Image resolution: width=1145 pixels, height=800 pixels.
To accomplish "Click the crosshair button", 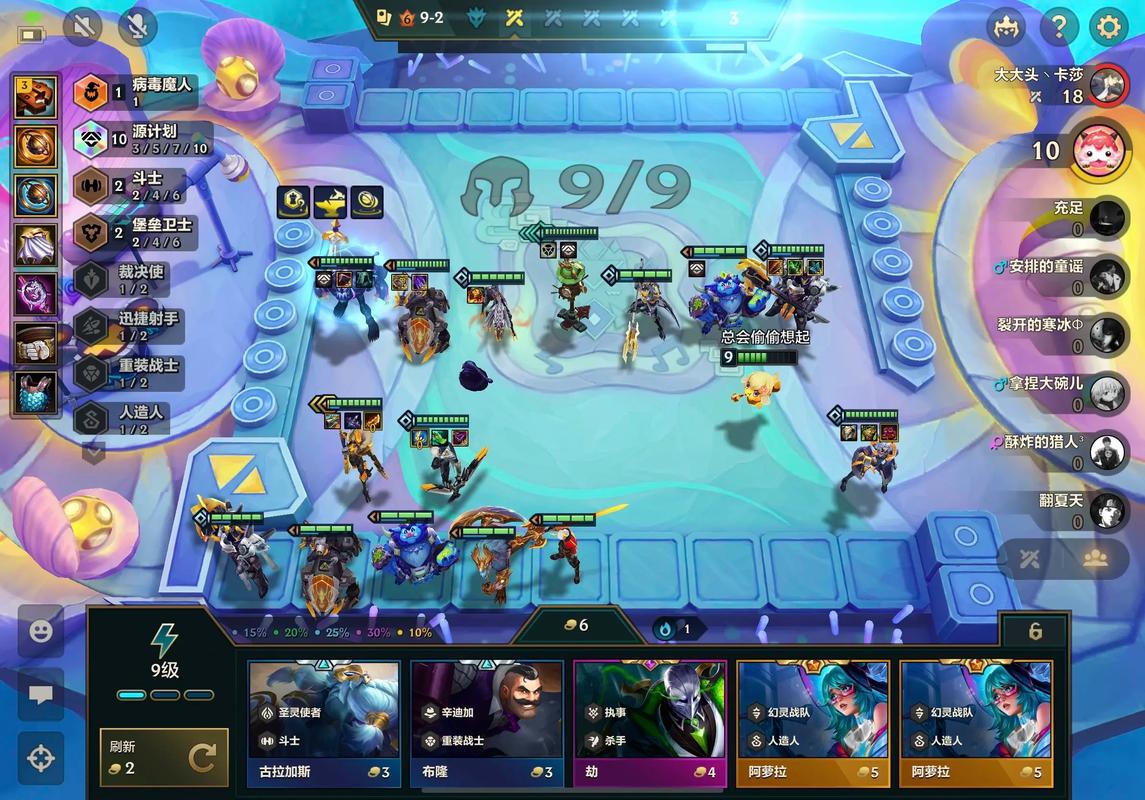I will [41, 758].
